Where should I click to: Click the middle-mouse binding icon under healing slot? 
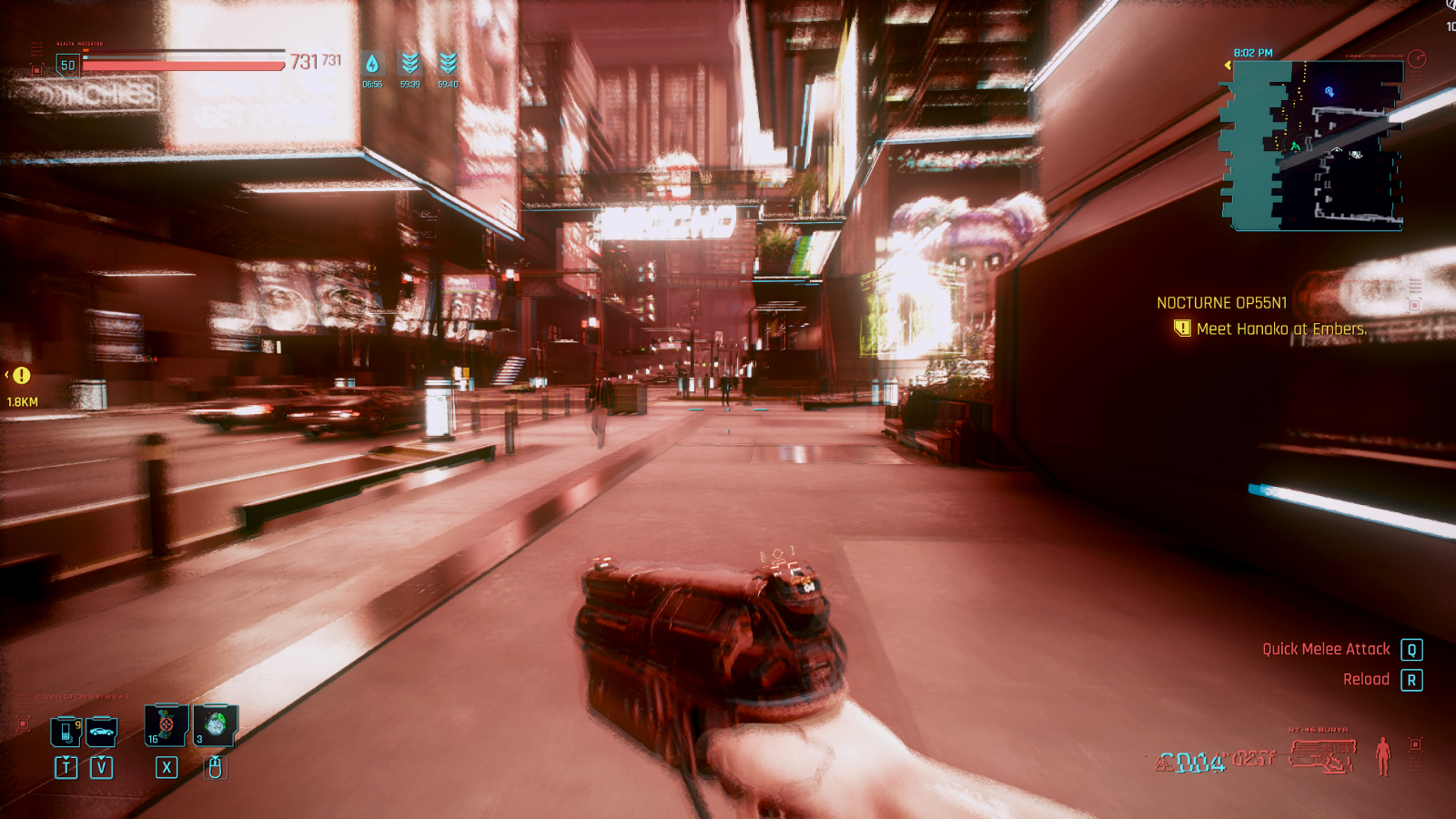[214, 767]
